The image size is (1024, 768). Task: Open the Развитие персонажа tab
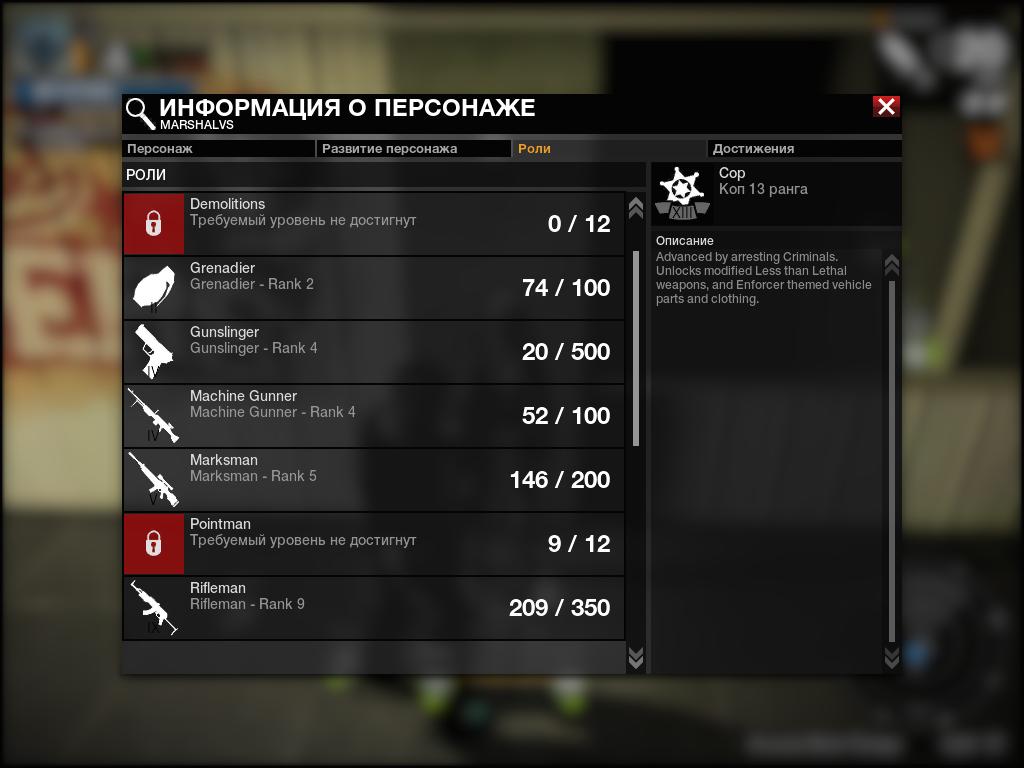click(414, 149)
